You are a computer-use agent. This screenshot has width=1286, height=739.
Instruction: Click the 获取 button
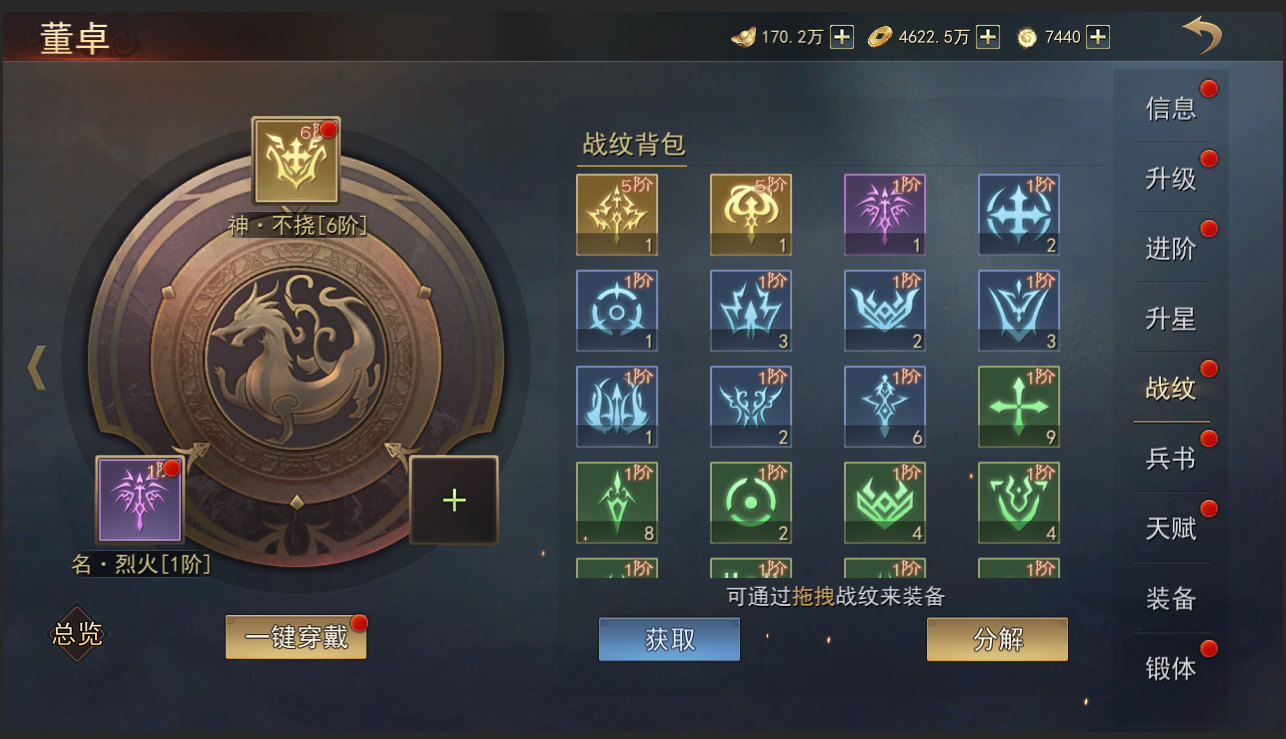669,639
